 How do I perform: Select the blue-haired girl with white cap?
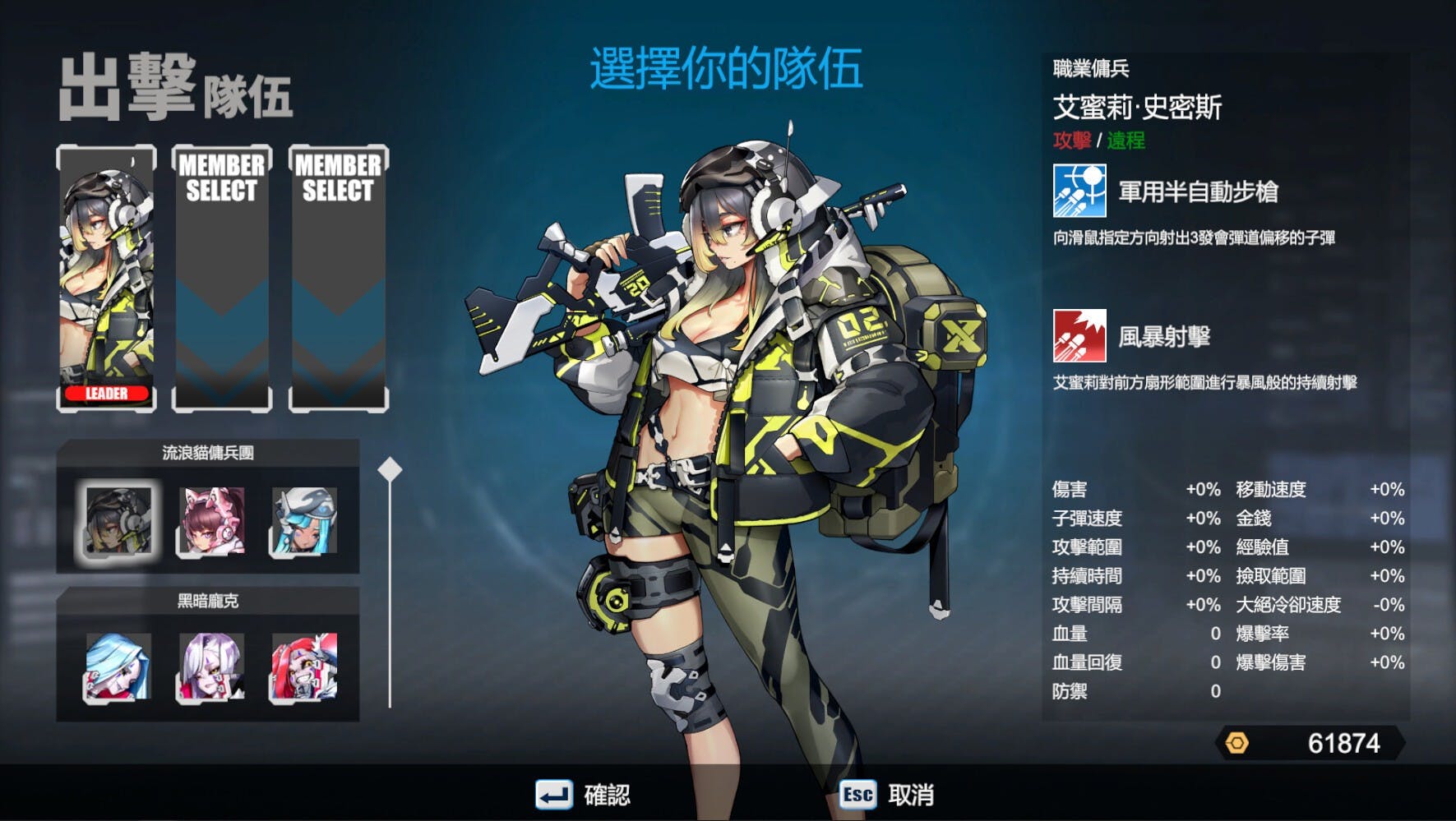tap(304, 520)
